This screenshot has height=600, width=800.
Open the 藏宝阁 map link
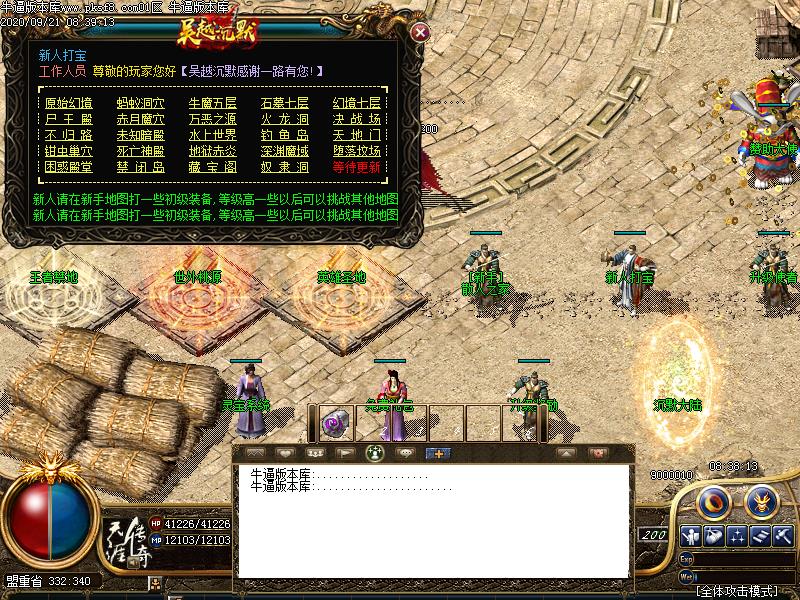213,167
